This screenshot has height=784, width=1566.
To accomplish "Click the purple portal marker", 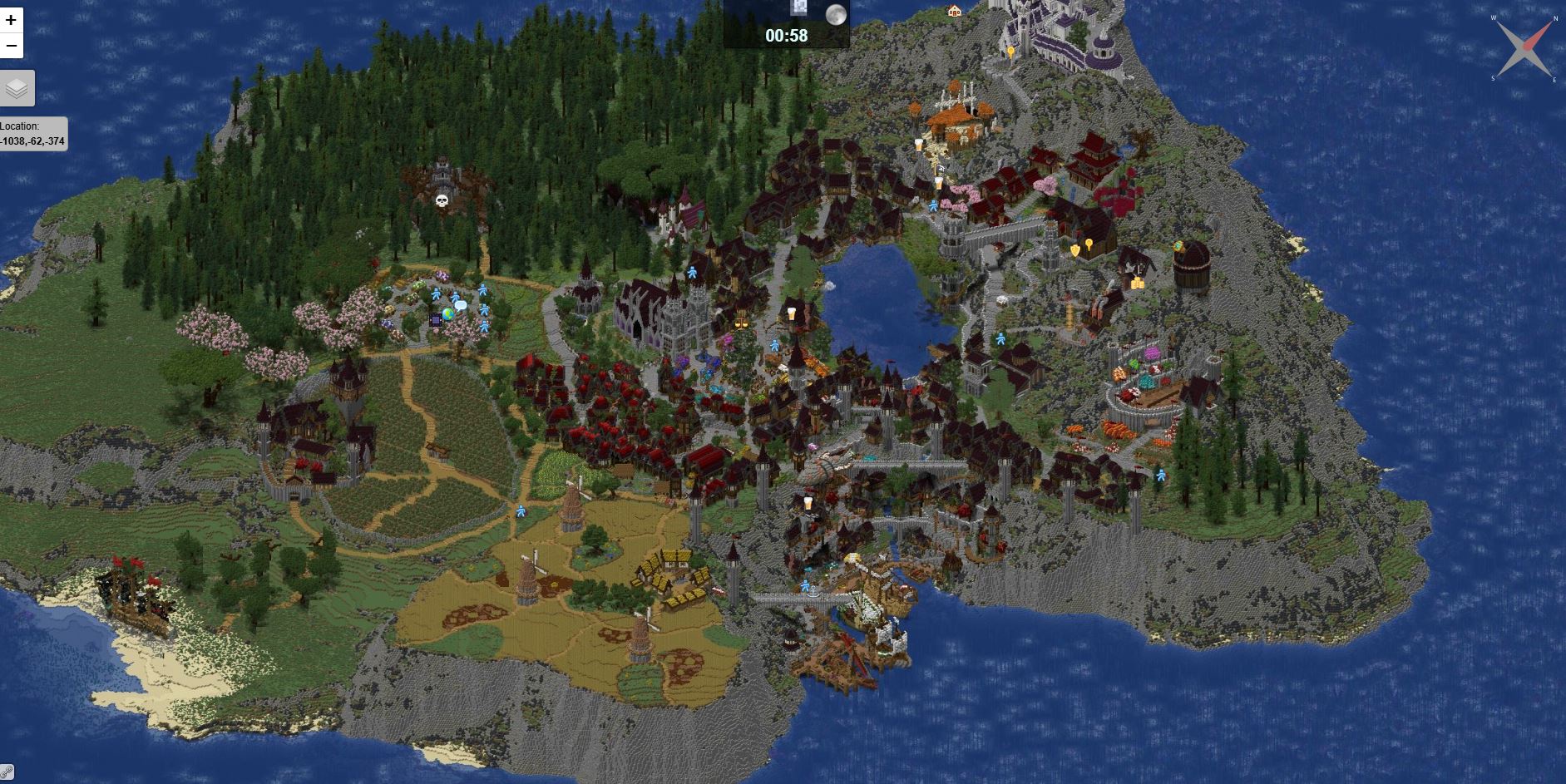I will coord(435,320).
